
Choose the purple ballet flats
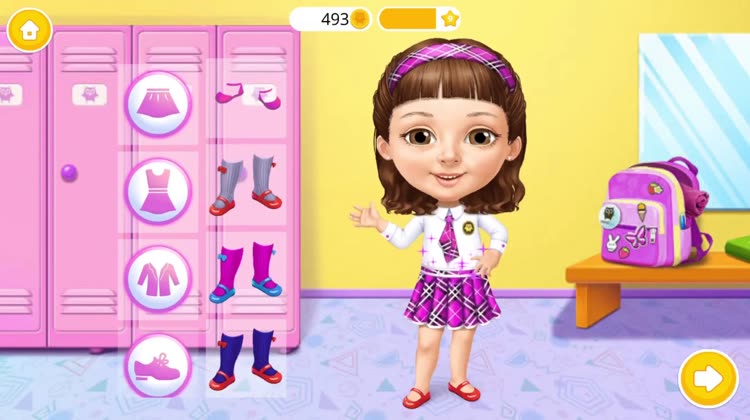[x=248, y=96]
